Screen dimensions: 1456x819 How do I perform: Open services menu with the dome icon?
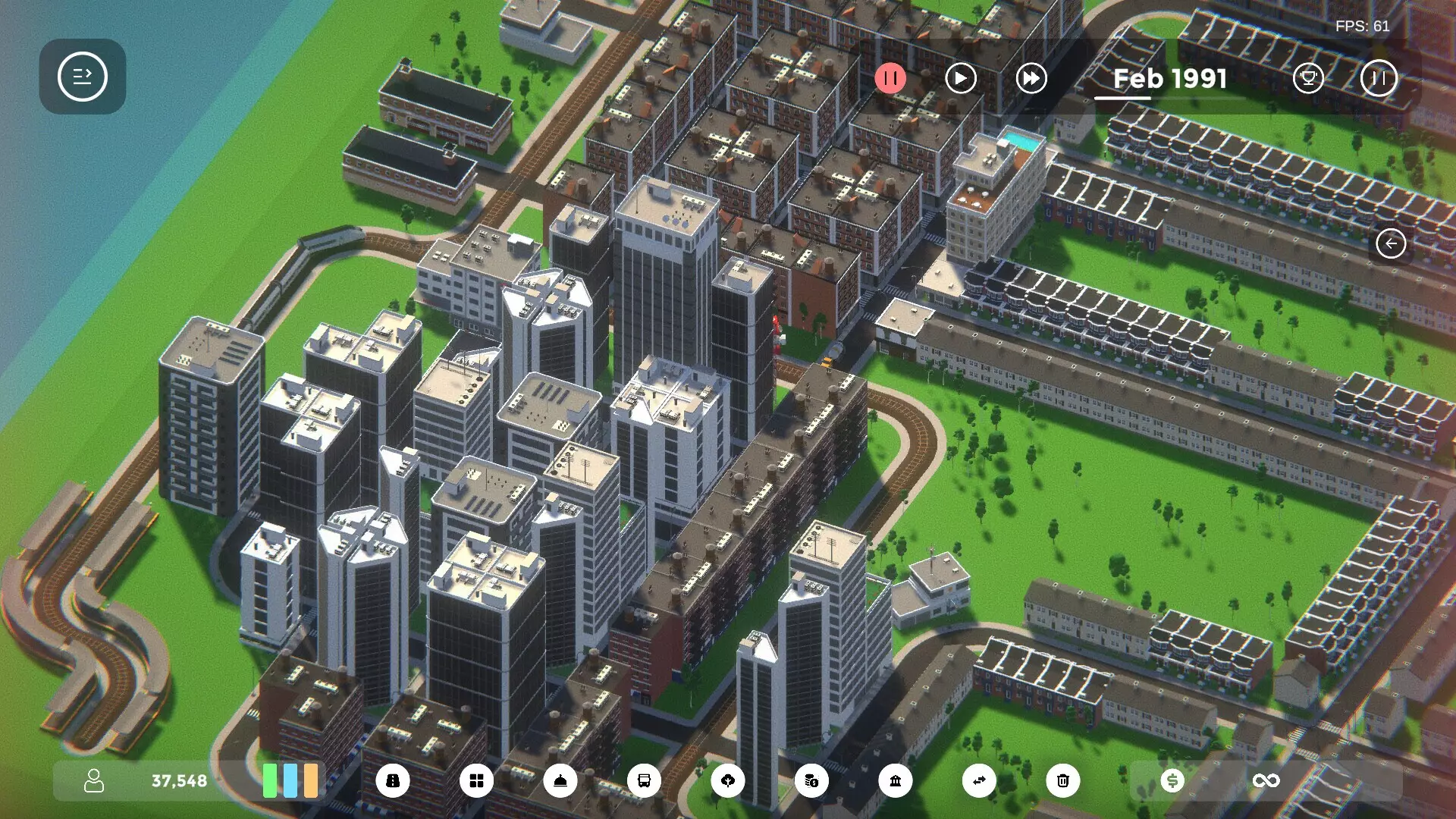(561, 780)
